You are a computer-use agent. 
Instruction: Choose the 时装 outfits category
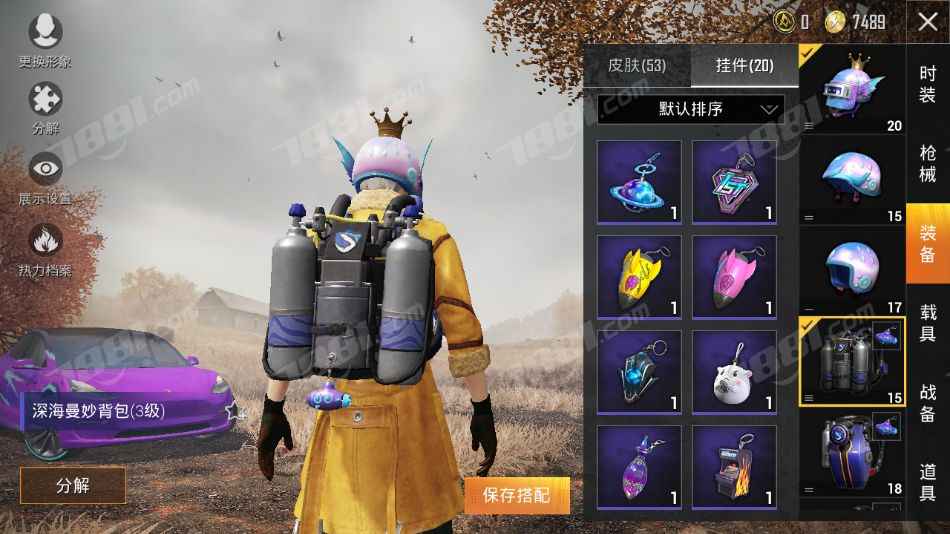[x=928, y=87]
